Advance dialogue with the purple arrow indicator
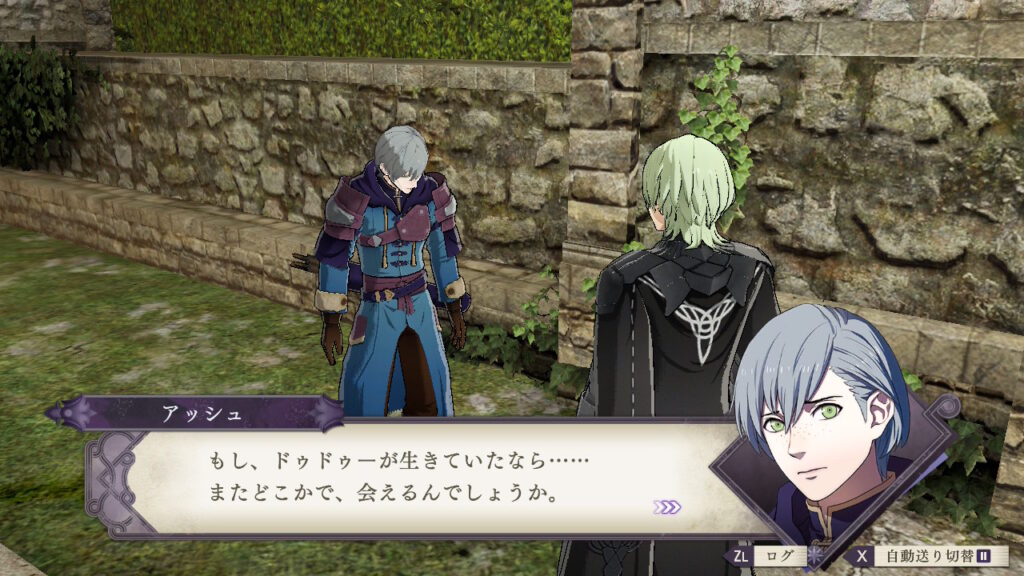This screenshot has height=576, width=1024. 666,507
